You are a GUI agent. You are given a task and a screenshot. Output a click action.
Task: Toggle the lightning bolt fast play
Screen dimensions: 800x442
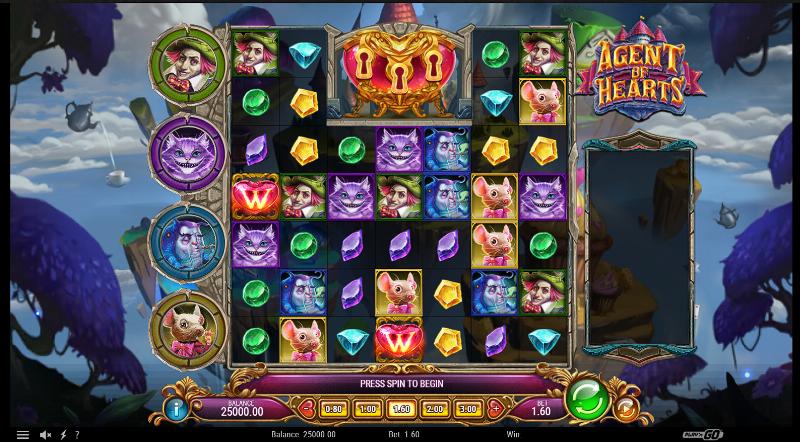coord(64,435)
